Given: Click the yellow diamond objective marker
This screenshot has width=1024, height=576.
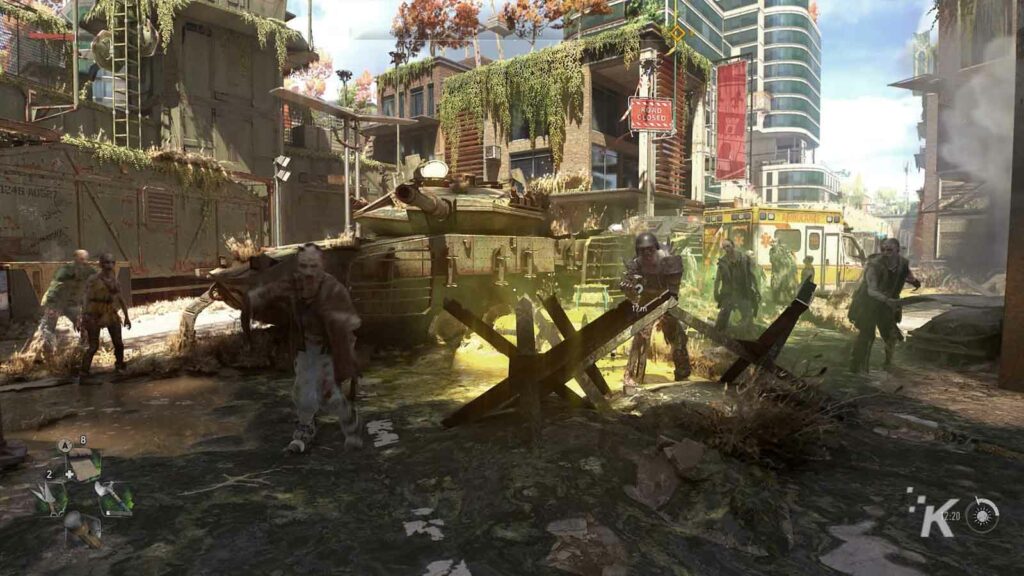Looking at the screenshot, I should tap(677, 35).
